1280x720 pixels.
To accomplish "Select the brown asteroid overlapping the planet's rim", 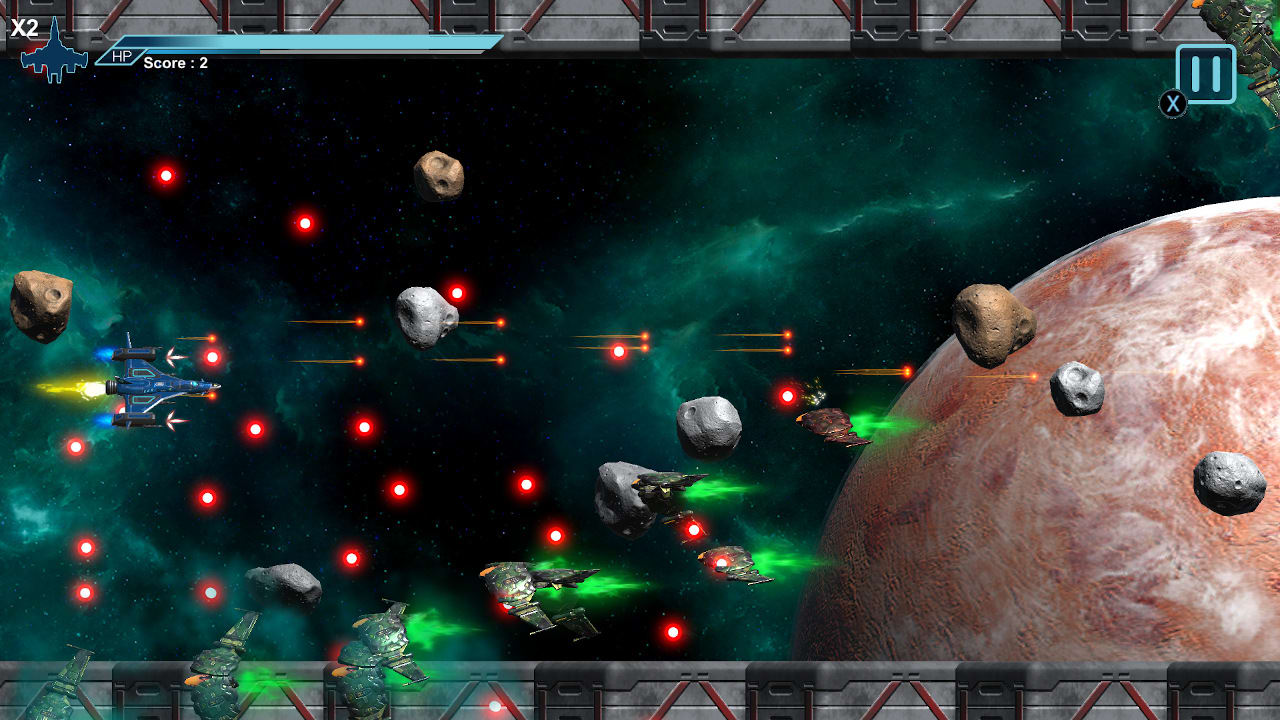I will point(994,323).
